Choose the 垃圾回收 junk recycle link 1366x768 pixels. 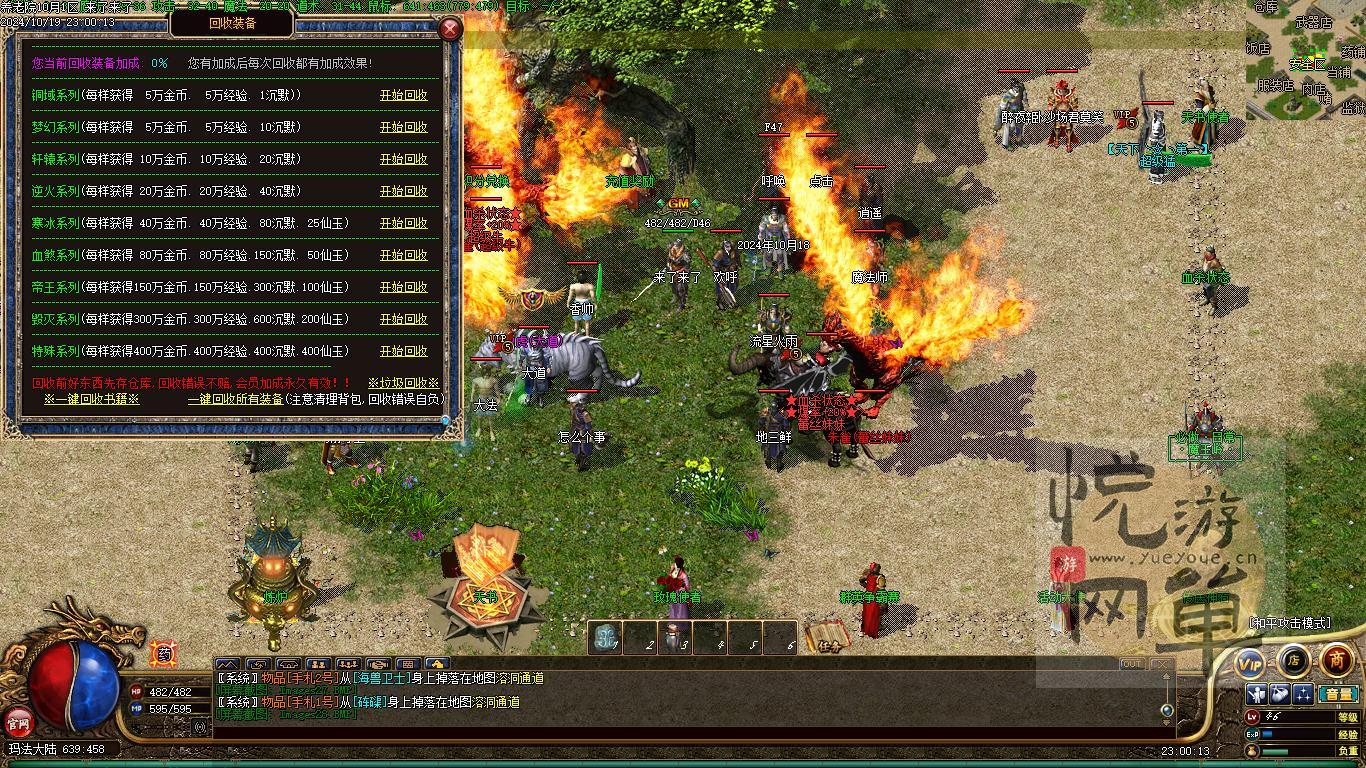pyautogui.click(x=403, y=383)
